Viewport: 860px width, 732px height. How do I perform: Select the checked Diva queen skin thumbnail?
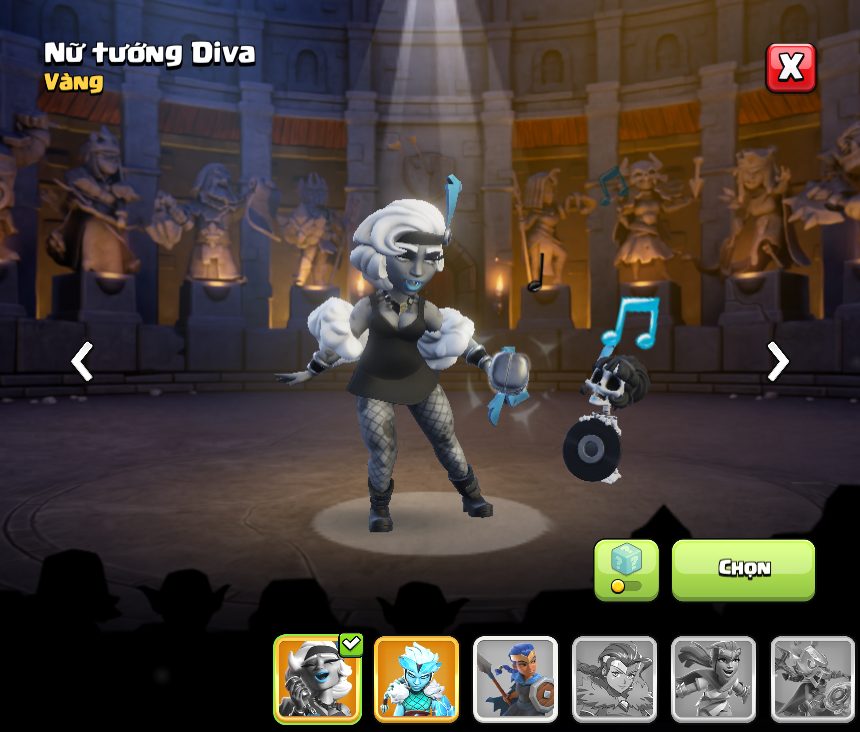coord(318,679)
